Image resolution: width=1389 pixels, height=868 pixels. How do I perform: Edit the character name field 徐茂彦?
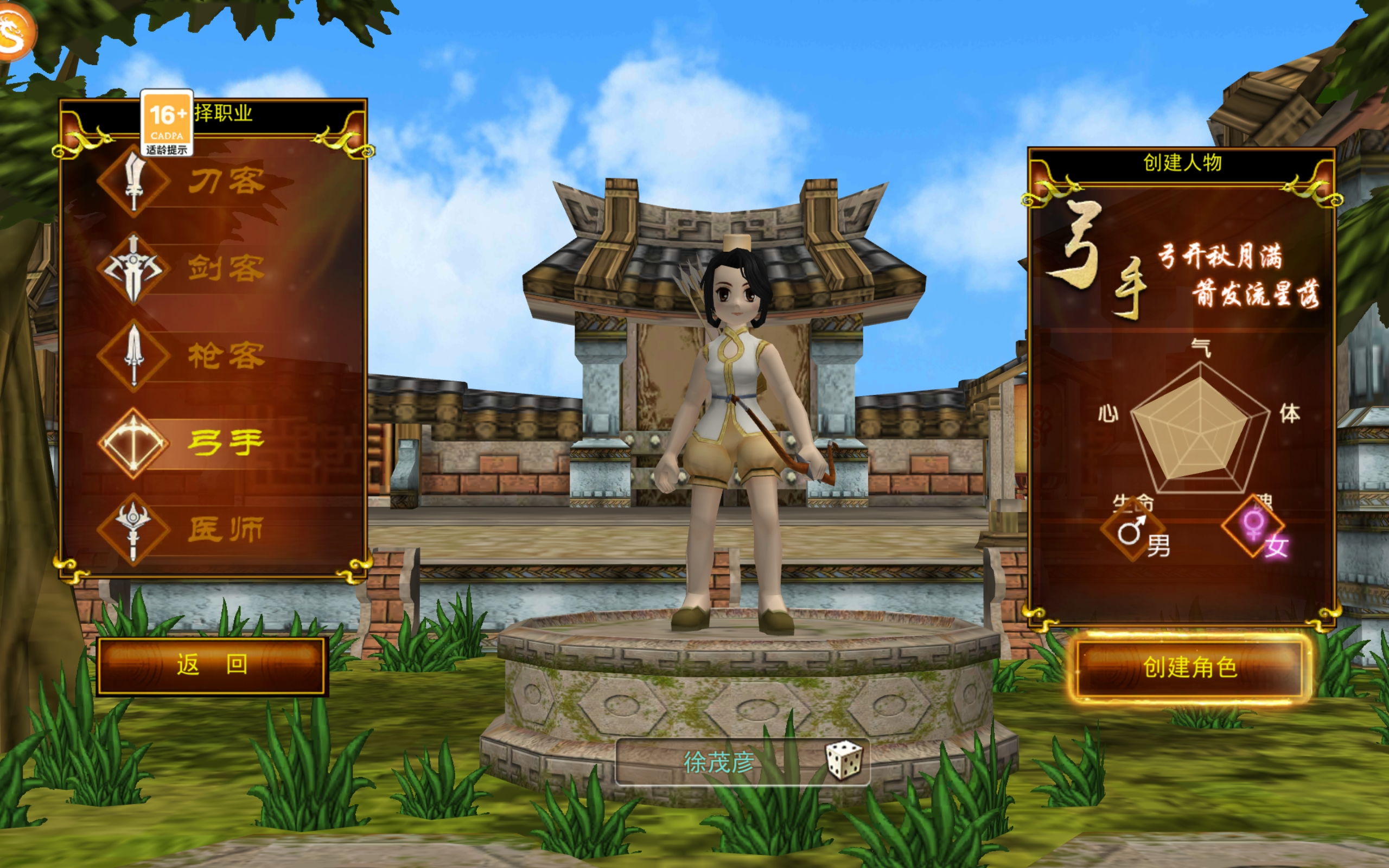(x=718, y=762)
